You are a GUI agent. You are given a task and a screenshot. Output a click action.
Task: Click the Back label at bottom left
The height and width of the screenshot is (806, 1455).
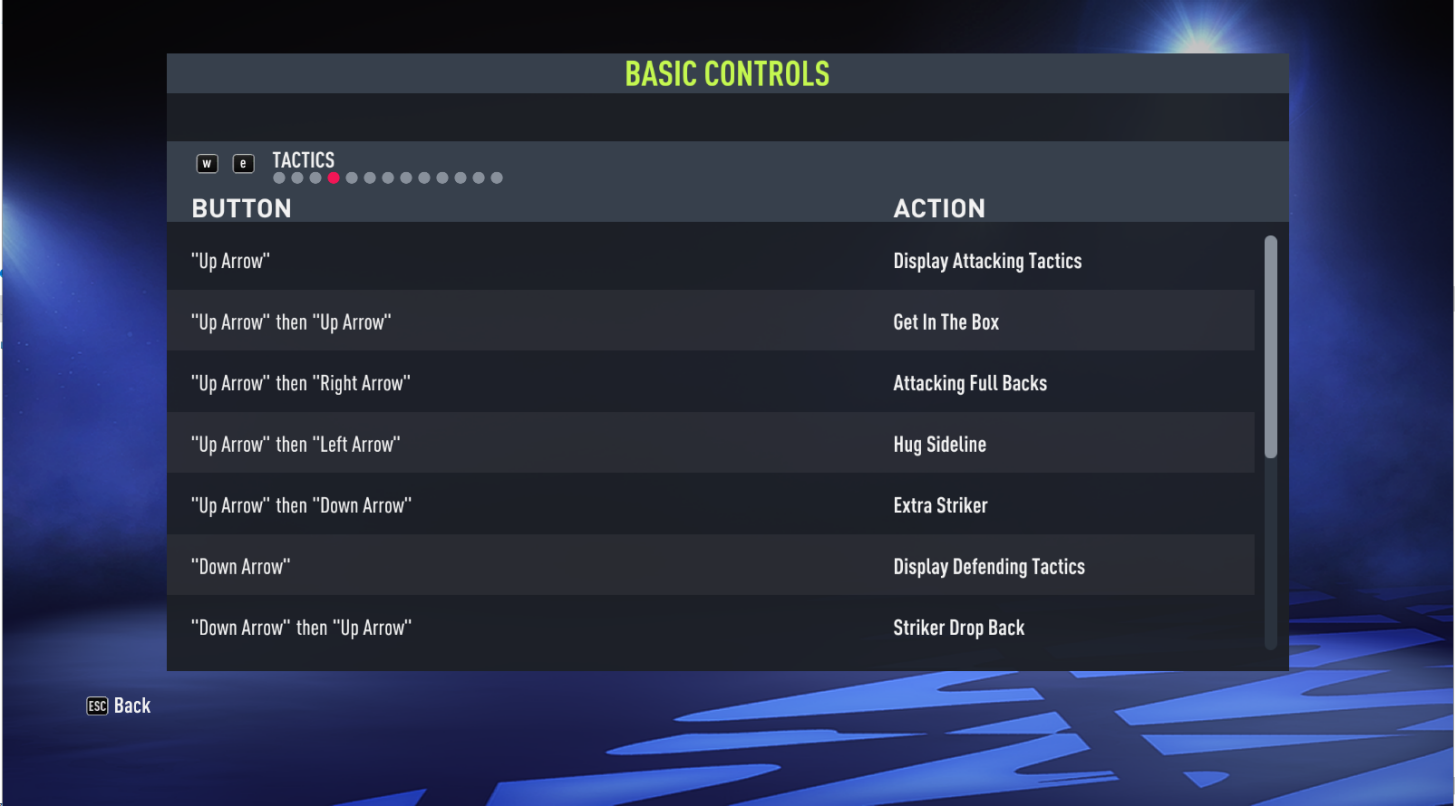(134, 705)
